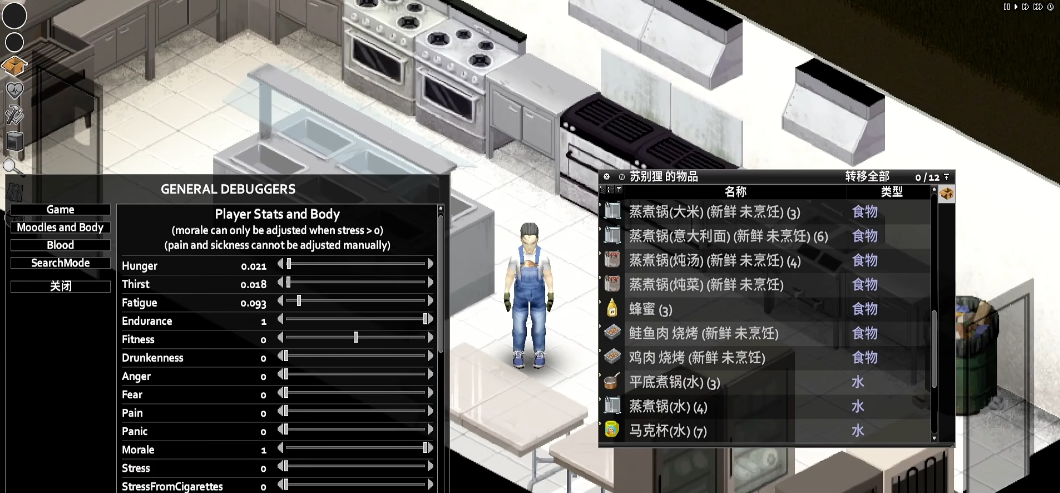Open the crafting hammer and wrench menu
The width and height of the screenshot is (1060, 493).
[x=15, y=115]
